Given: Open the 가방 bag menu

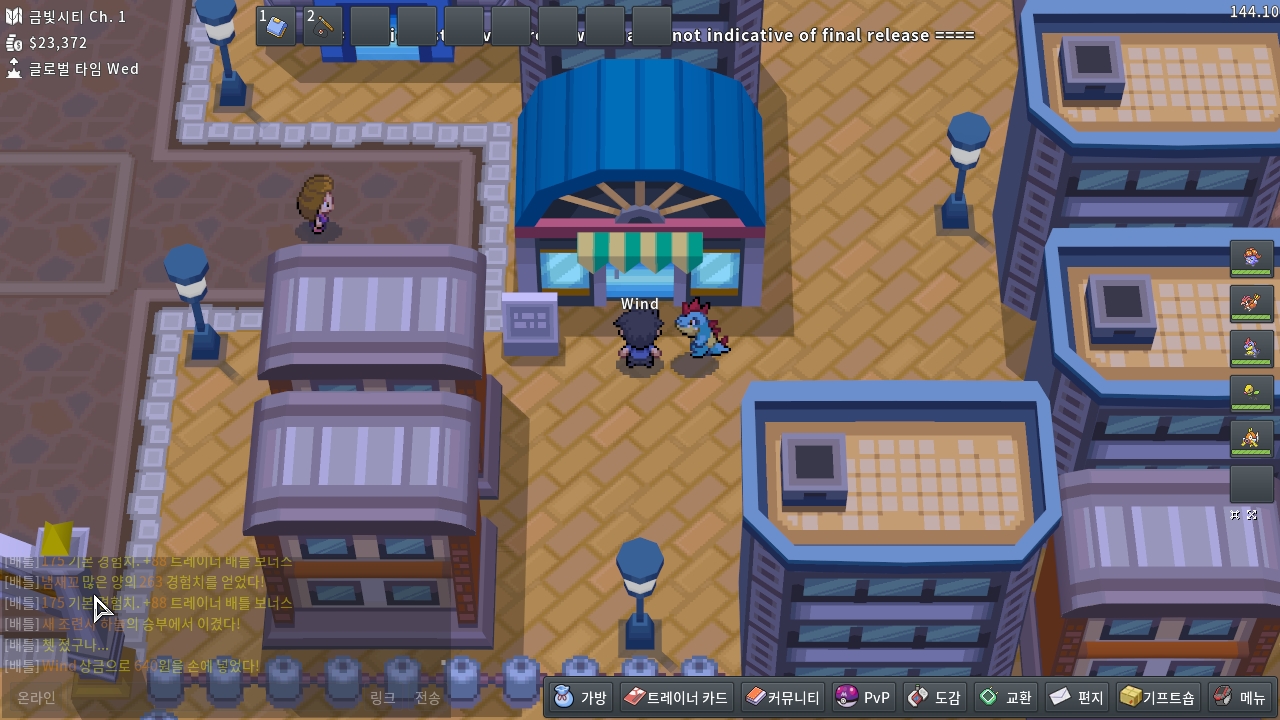Looking at the screenshot, I should [x=581, y=697].
